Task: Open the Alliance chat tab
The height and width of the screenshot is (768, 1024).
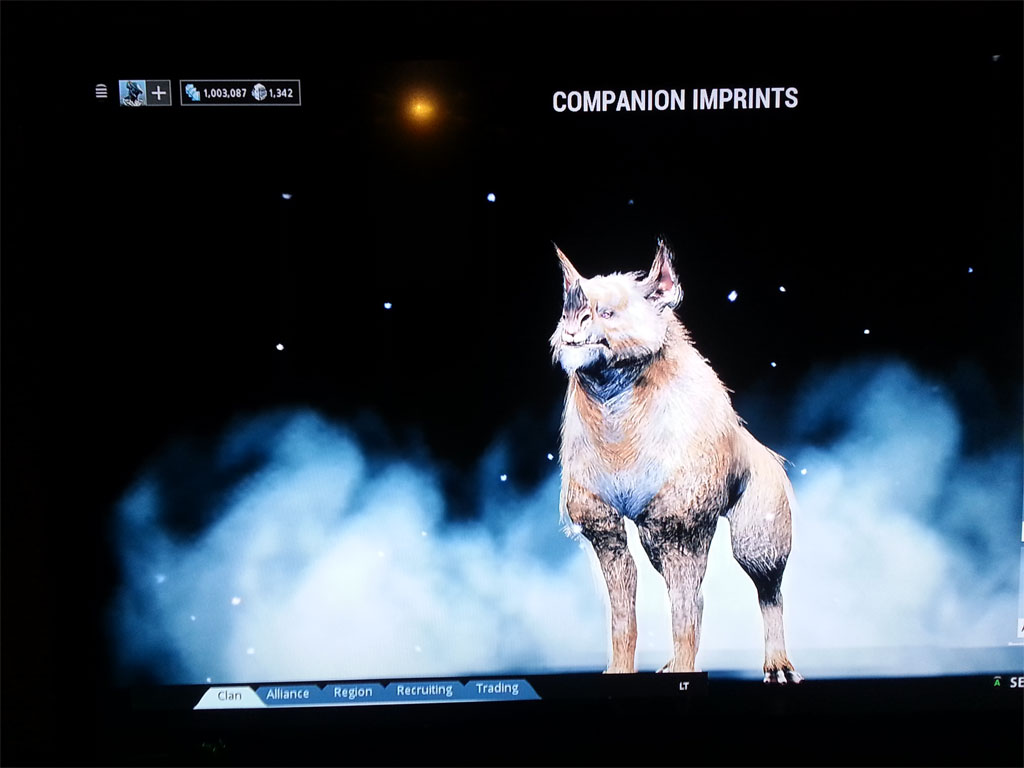Action: tap(288, 693)
